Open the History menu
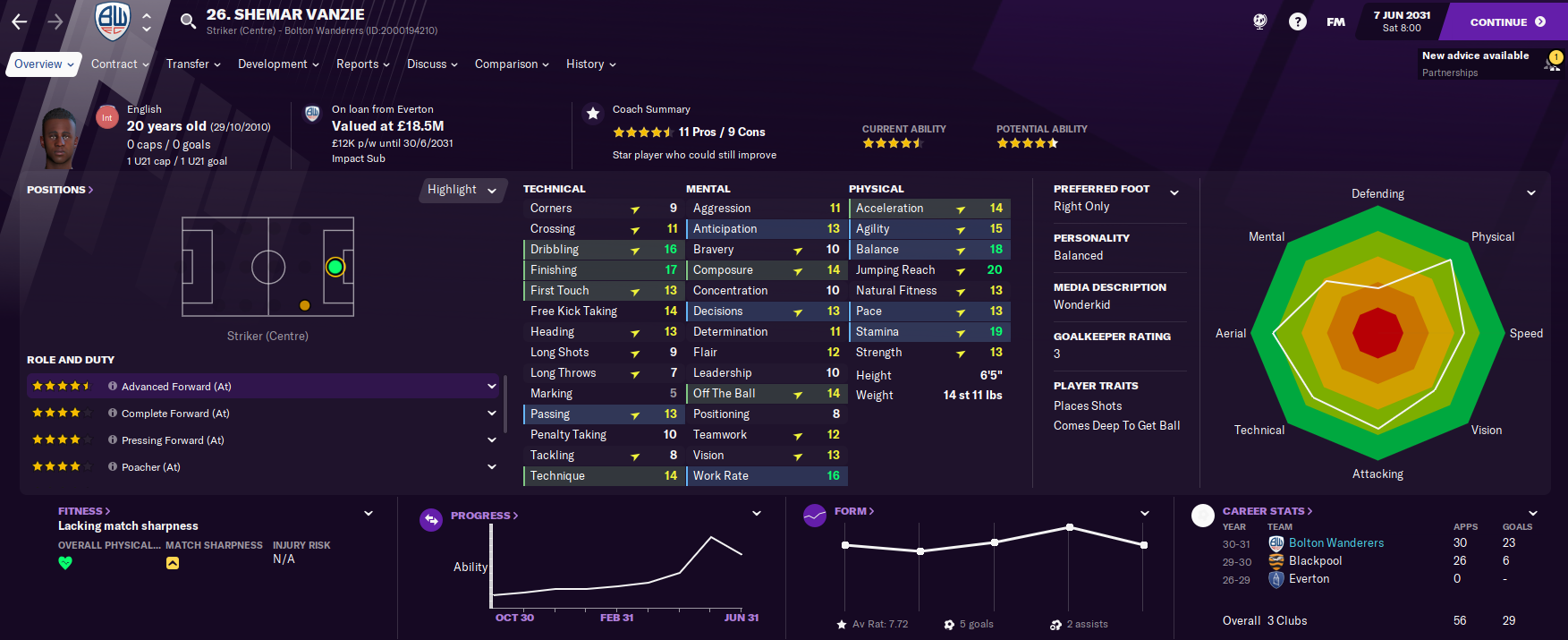The image size is (1568, 640). coord(590,64)
